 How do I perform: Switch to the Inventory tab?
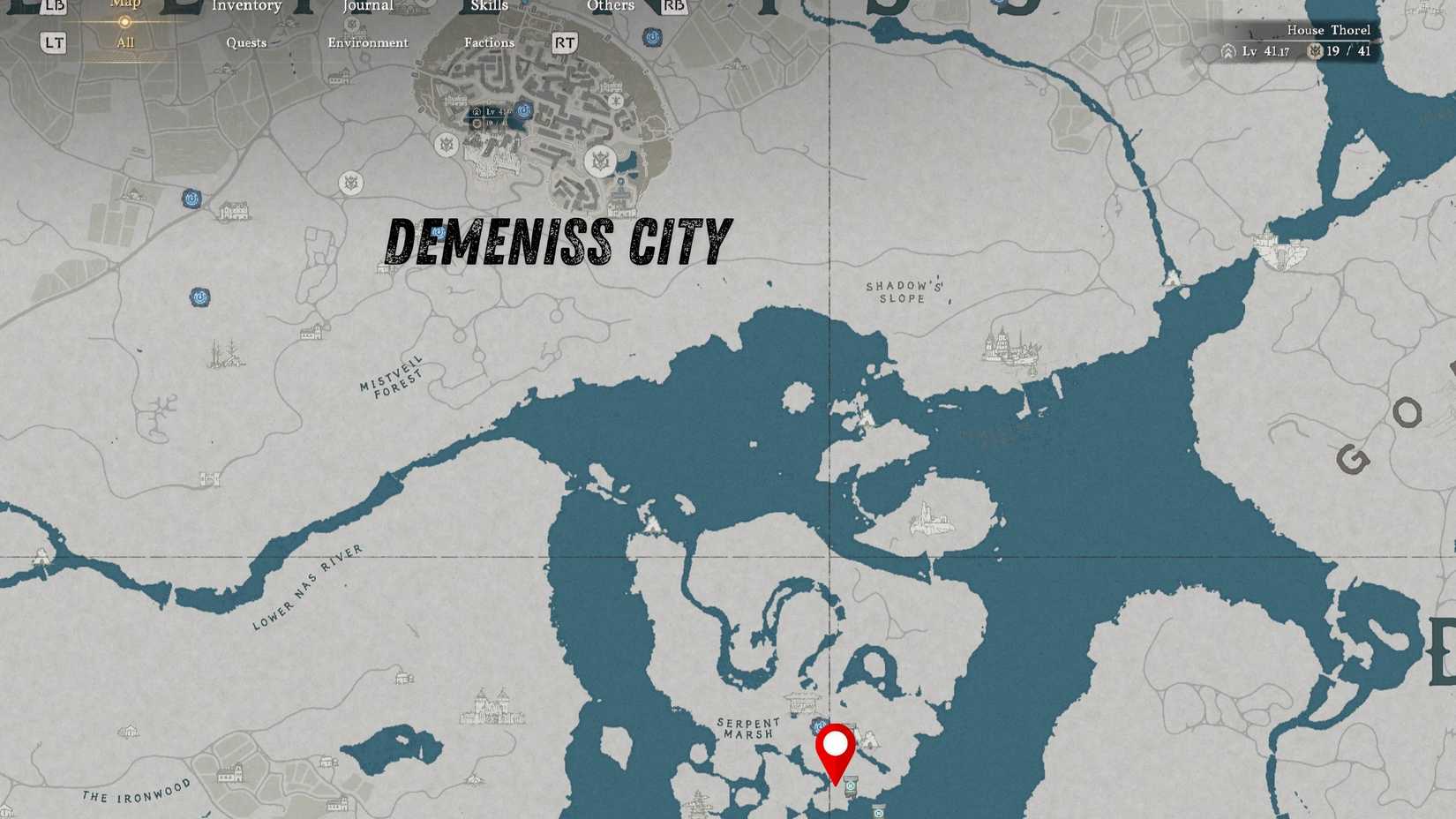pyautogui.click(x=245, y=7)
